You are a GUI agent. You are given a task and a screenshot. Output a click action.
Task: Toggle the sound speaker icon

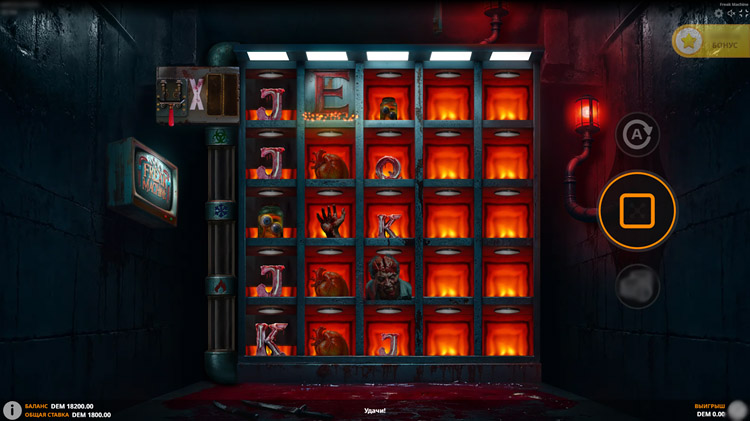click(731, 13)
